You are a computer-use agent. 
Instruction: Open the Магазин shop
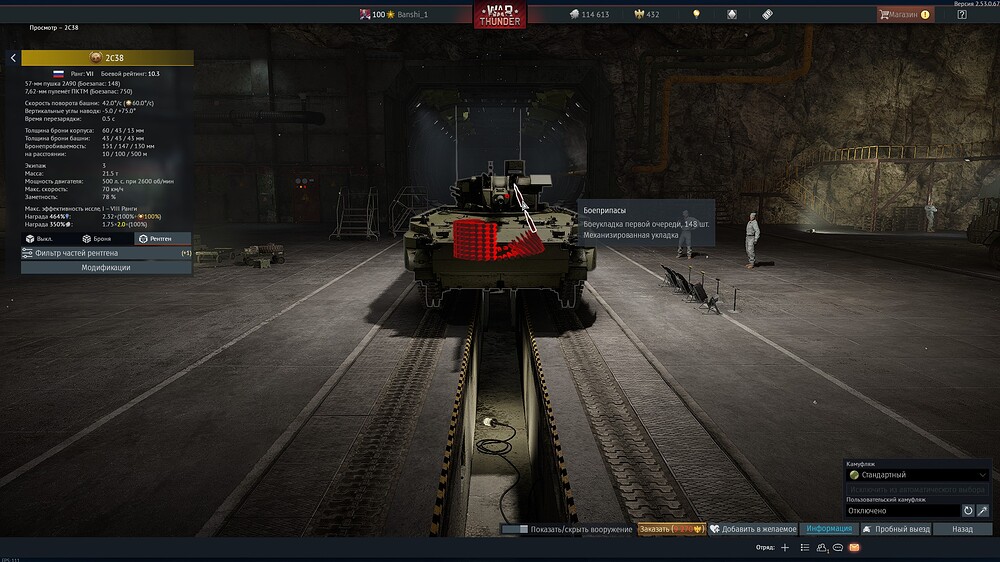coord(905,15)
